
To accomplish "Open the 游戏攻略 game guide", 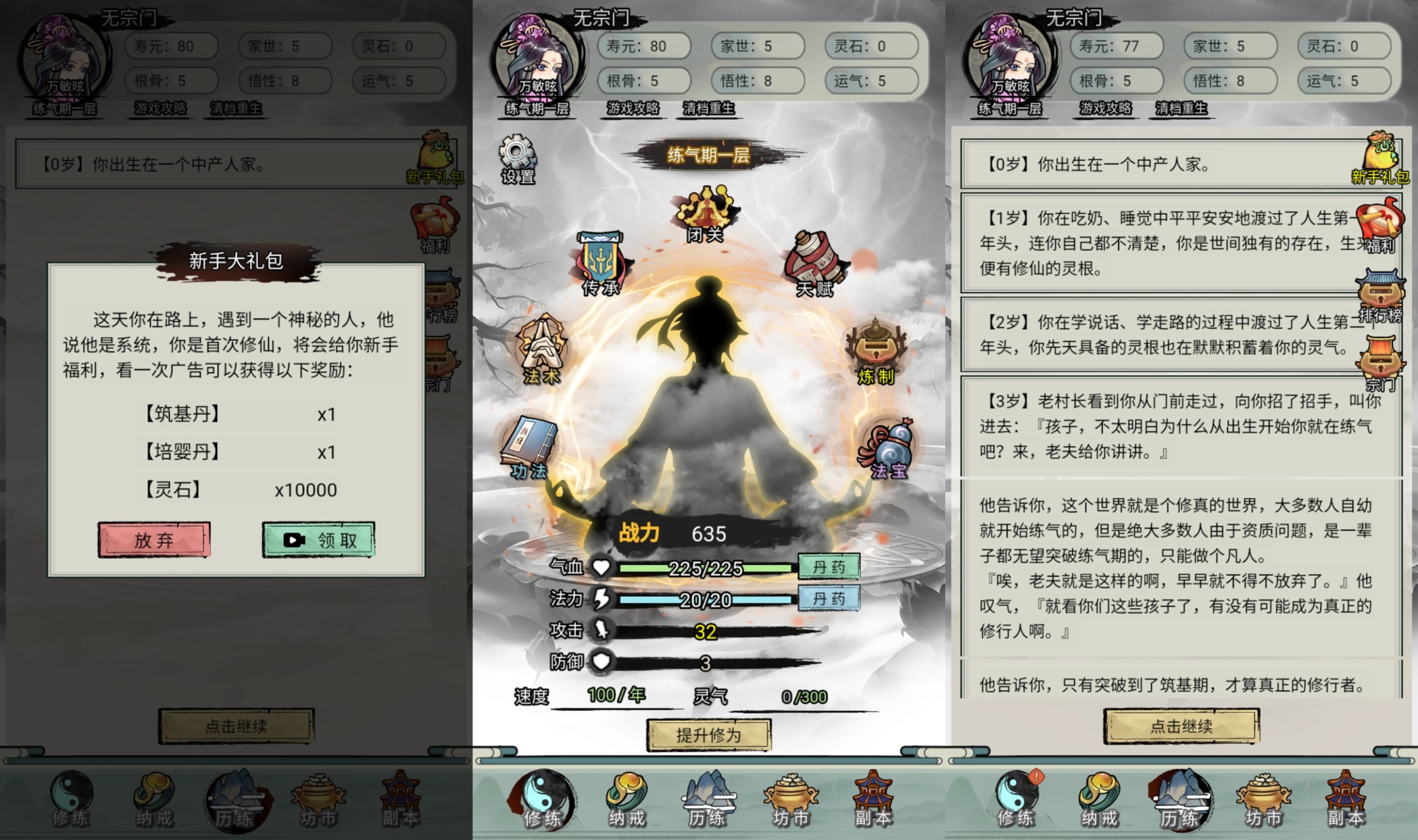I will click(x=634, y=109).
